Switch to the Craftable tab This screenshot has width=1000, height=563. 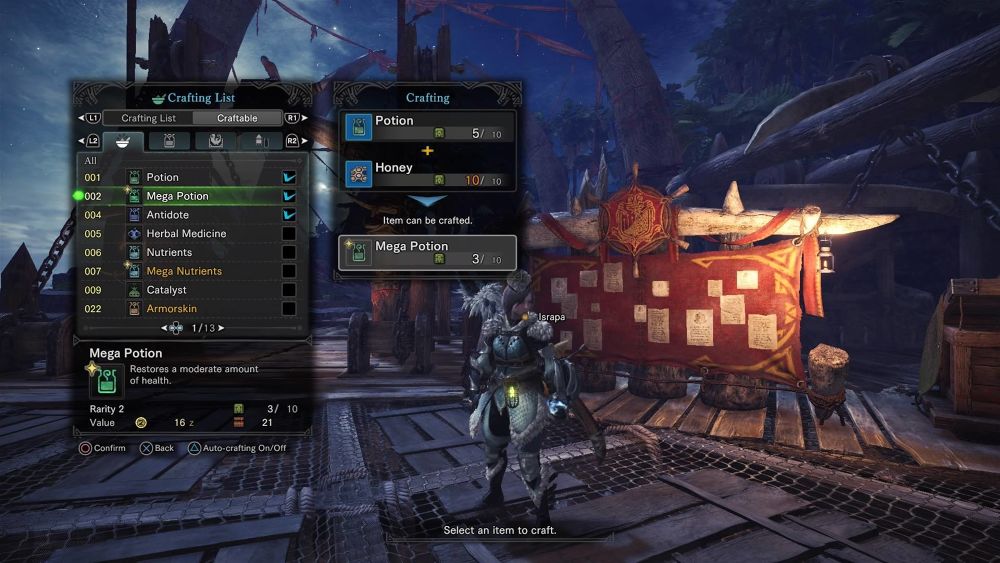pos(237,118)
